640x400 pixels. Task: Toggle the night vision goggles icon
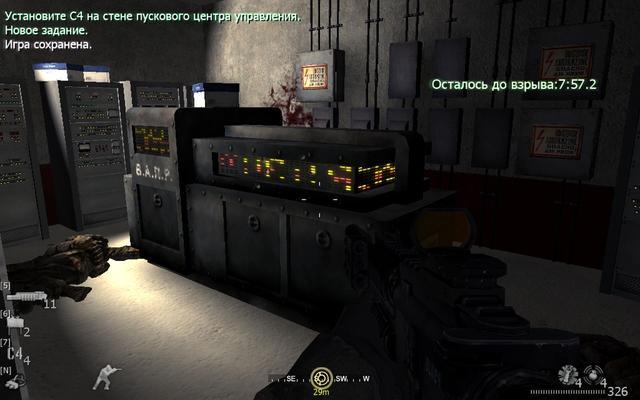pyautogui.click(x=12, y=381)
